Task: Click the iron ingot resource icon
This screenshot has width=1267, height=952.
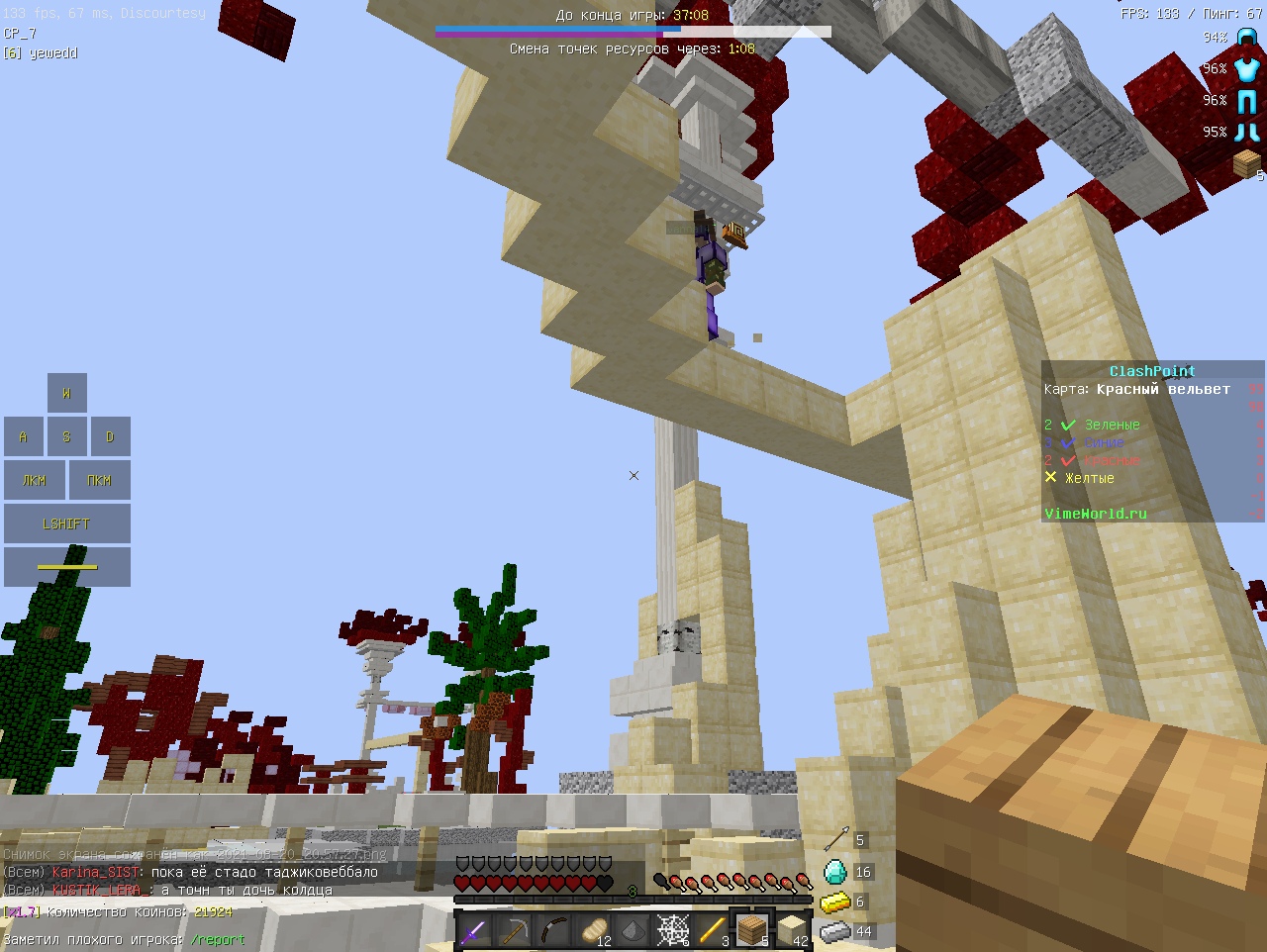Action: click(835, 931)
